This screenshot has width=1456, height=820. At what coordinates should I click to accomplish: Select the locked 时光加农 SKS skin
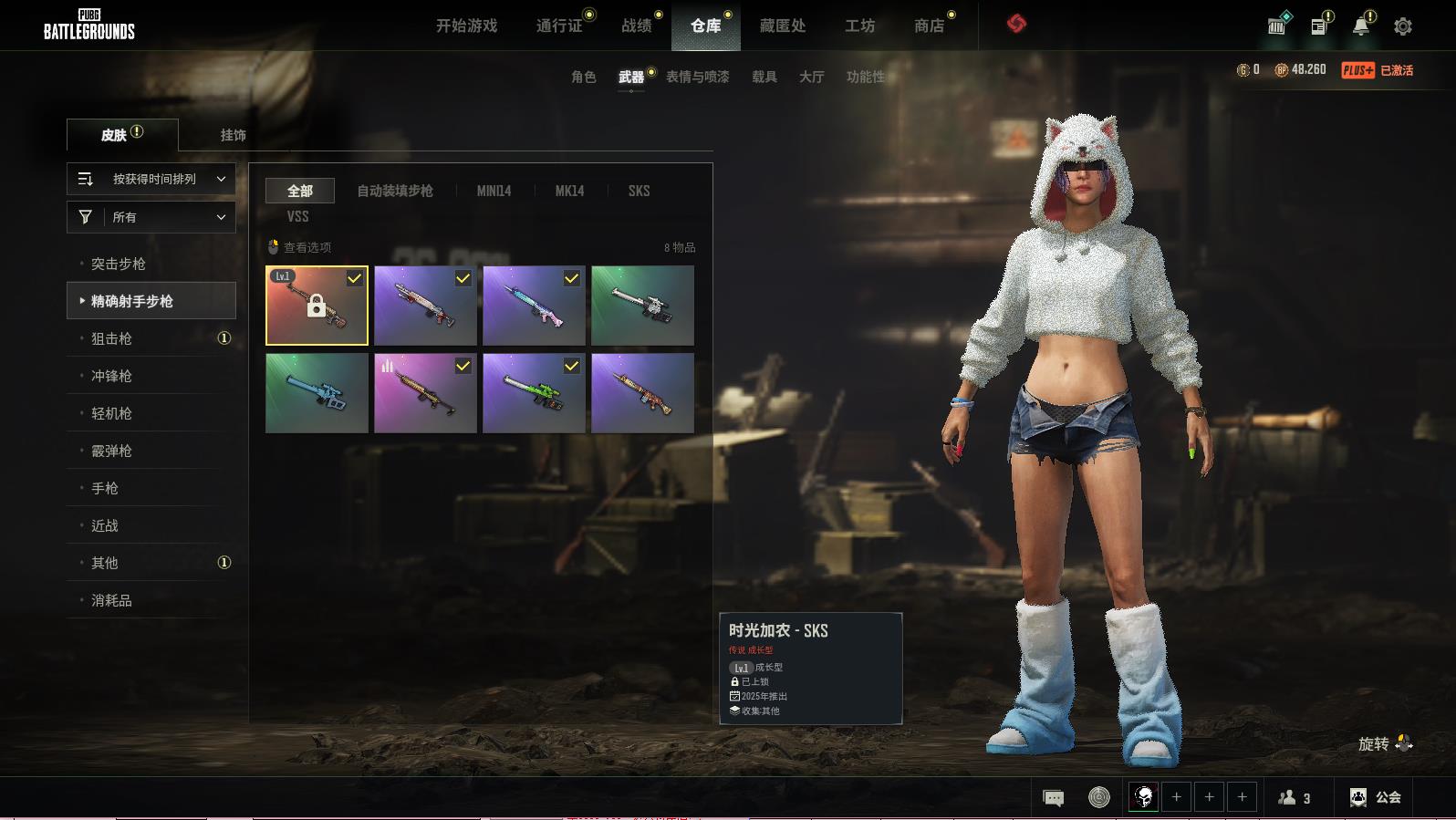[317, 306]
